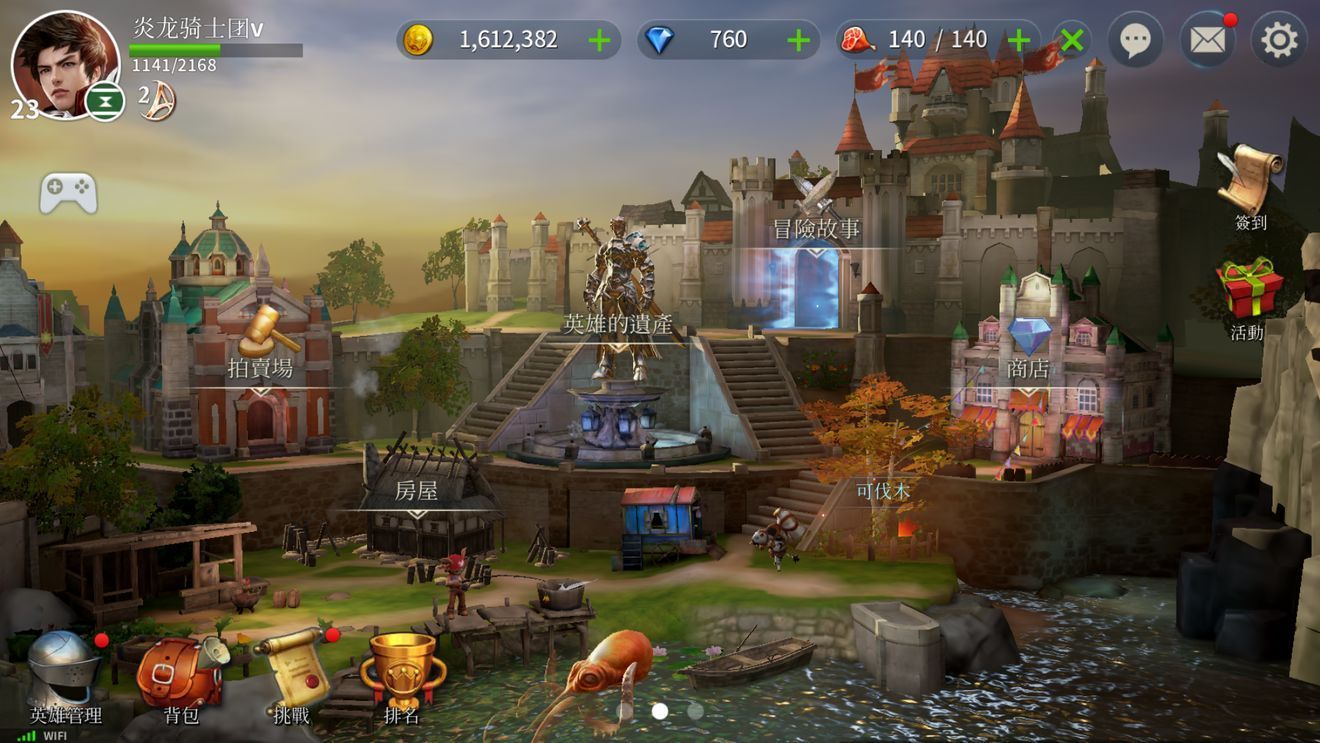Enter the 拍賣場 auction house
Image resolution: width=1320 pixels, height=743 pixels.
click(261, 345)
